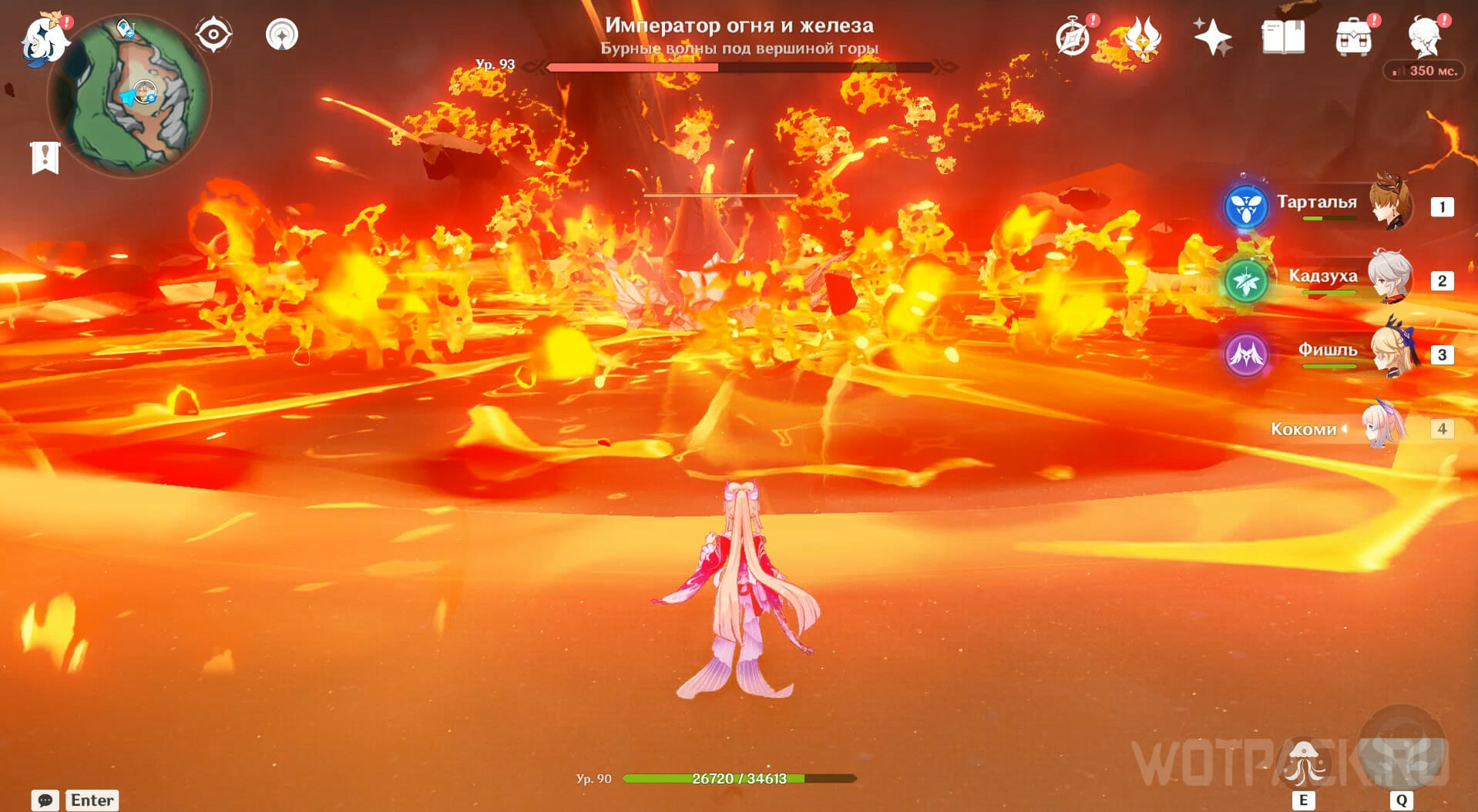Open the character profile icon
The width and height of the screenshot is (1478, 812).
click(x=1425, y=35)
